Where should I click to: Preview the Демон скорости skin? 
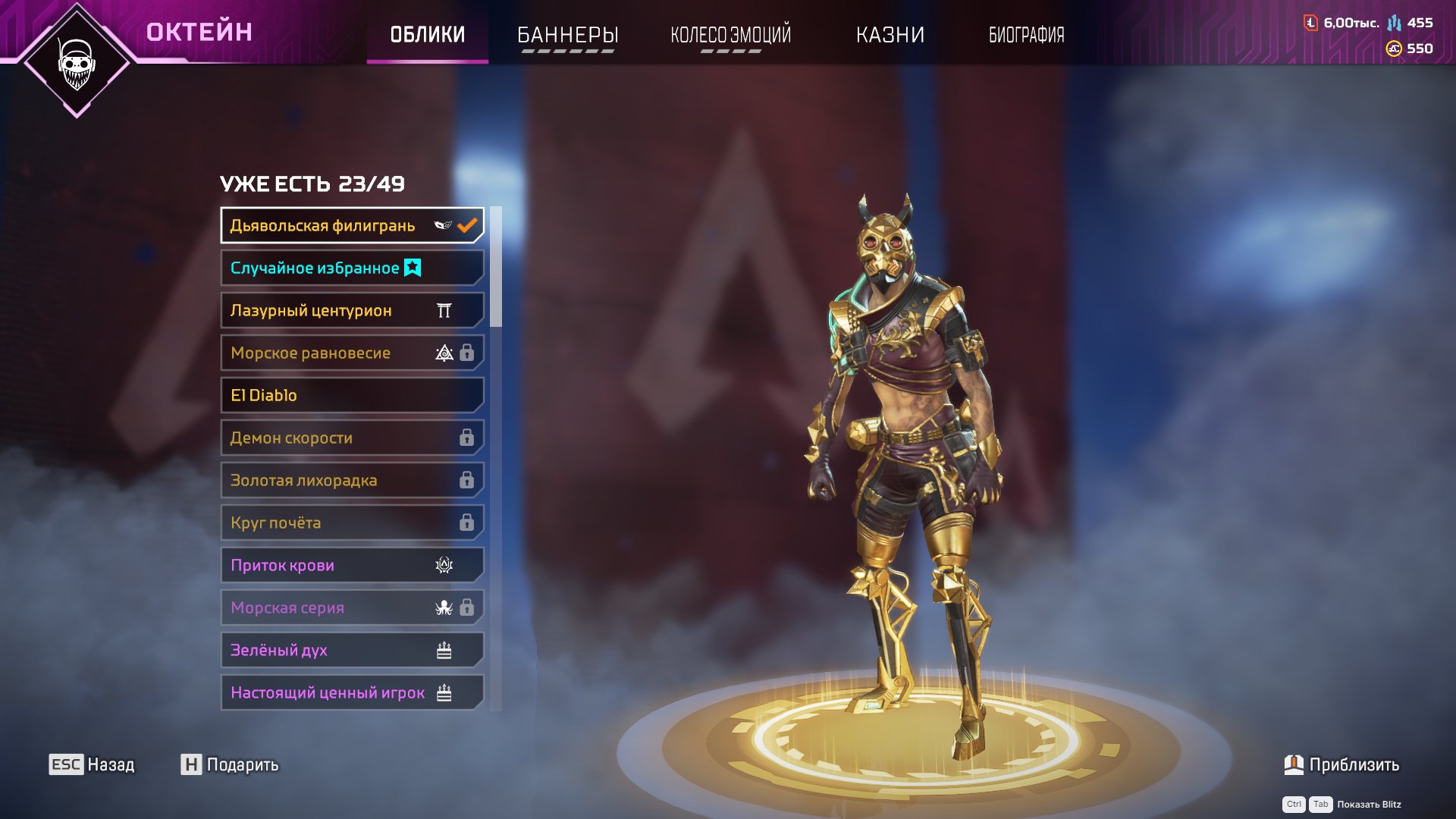(352, 438)
